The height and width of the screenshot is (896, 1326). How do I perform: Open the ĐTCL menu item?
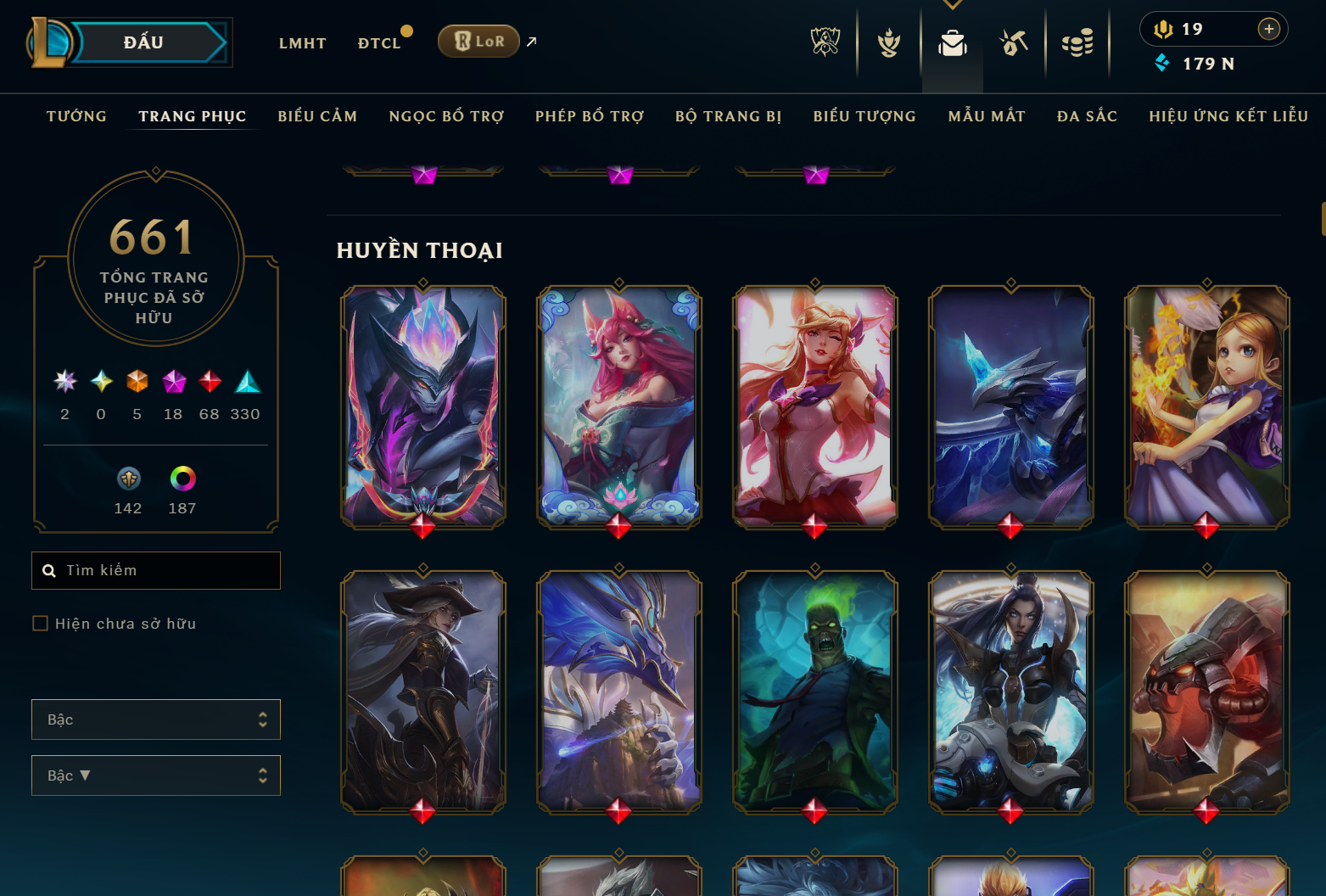tap(379, 42)
